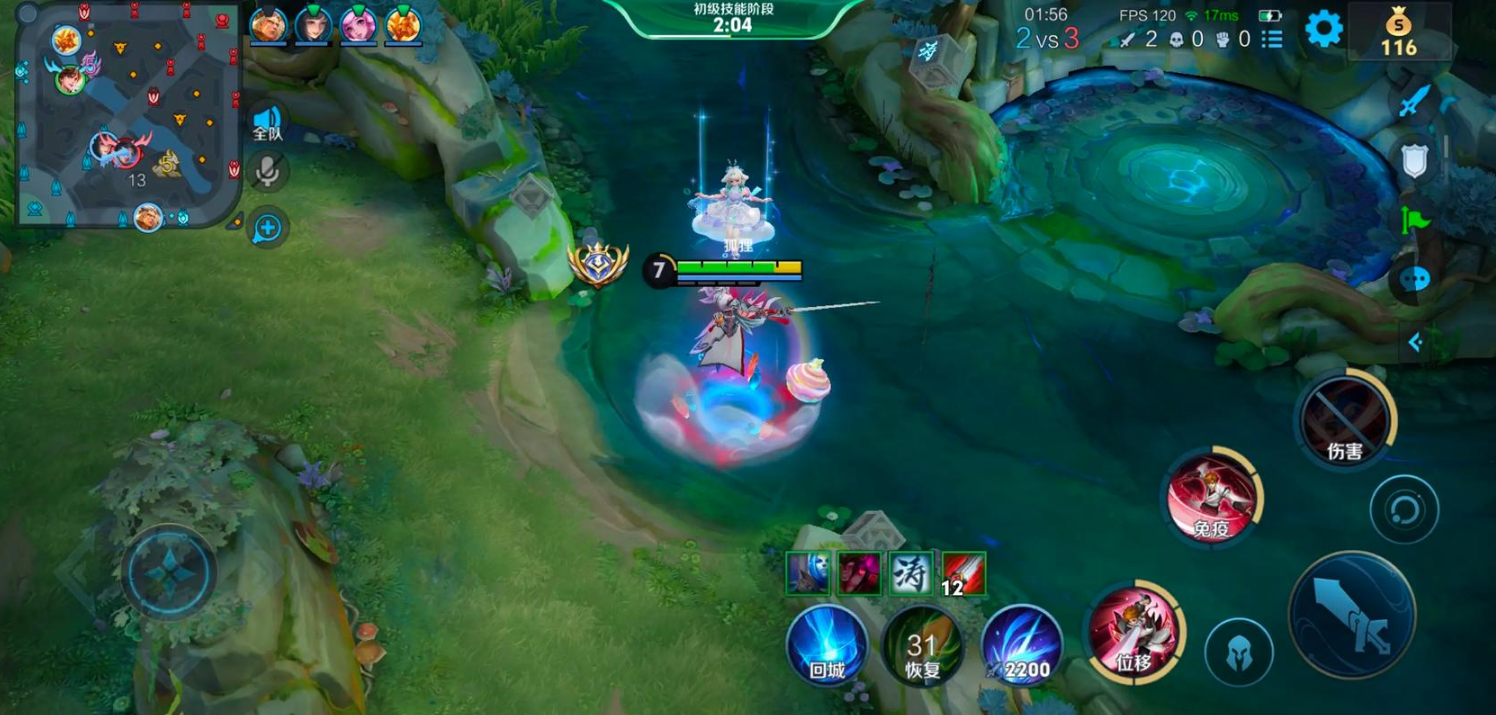Send the sword attack signal

pyautogui.click(x=1415, y=101)
